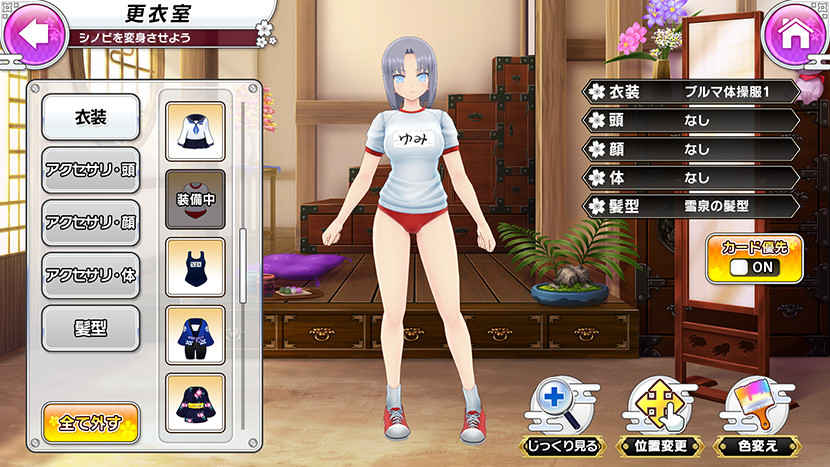Viewport: 830px width, 467px height.
Task: Open the 髪型 hairstyle category
Action: [90, 328]
